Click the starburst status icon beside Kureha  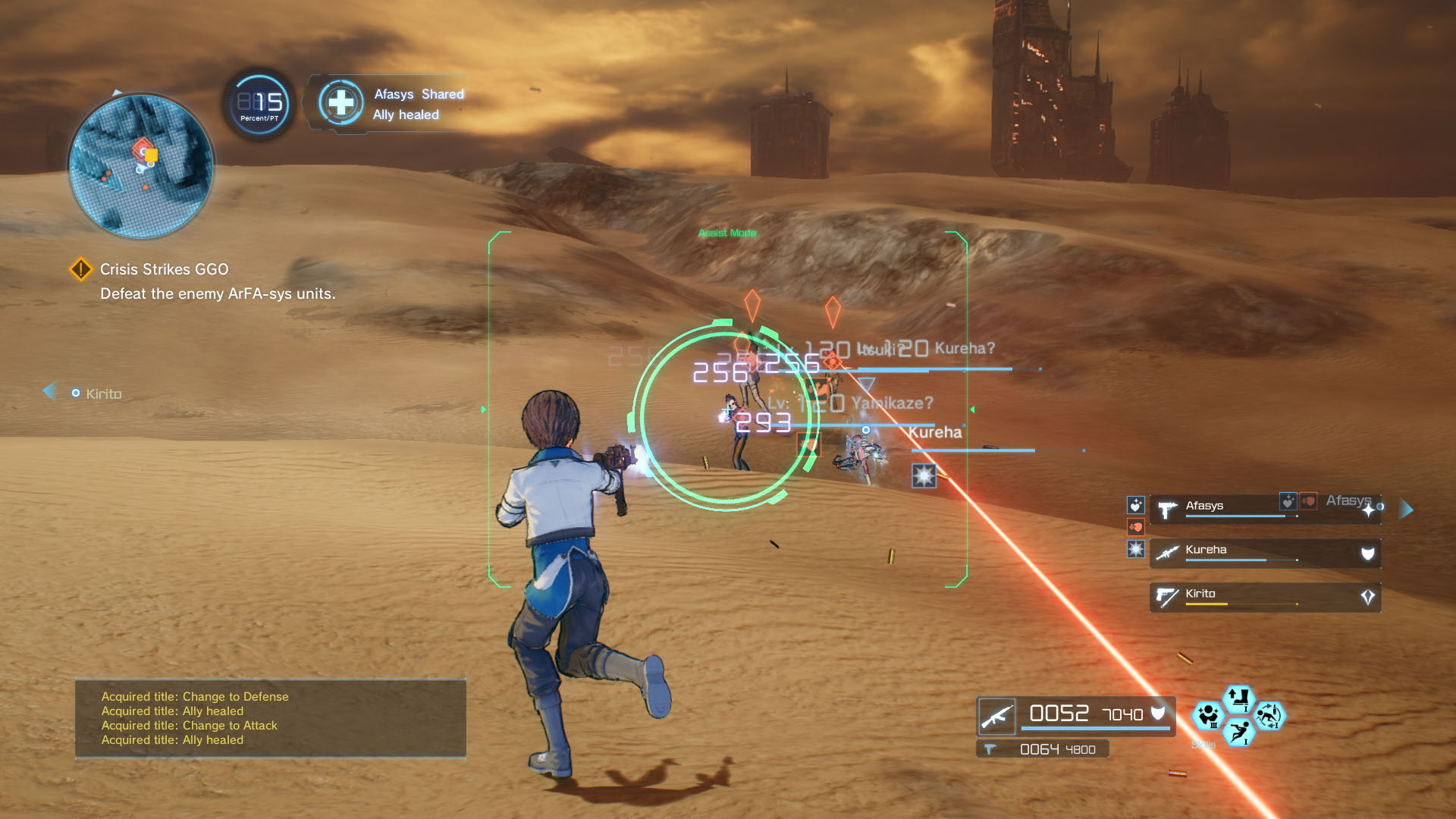click(x=1135, y=549)
